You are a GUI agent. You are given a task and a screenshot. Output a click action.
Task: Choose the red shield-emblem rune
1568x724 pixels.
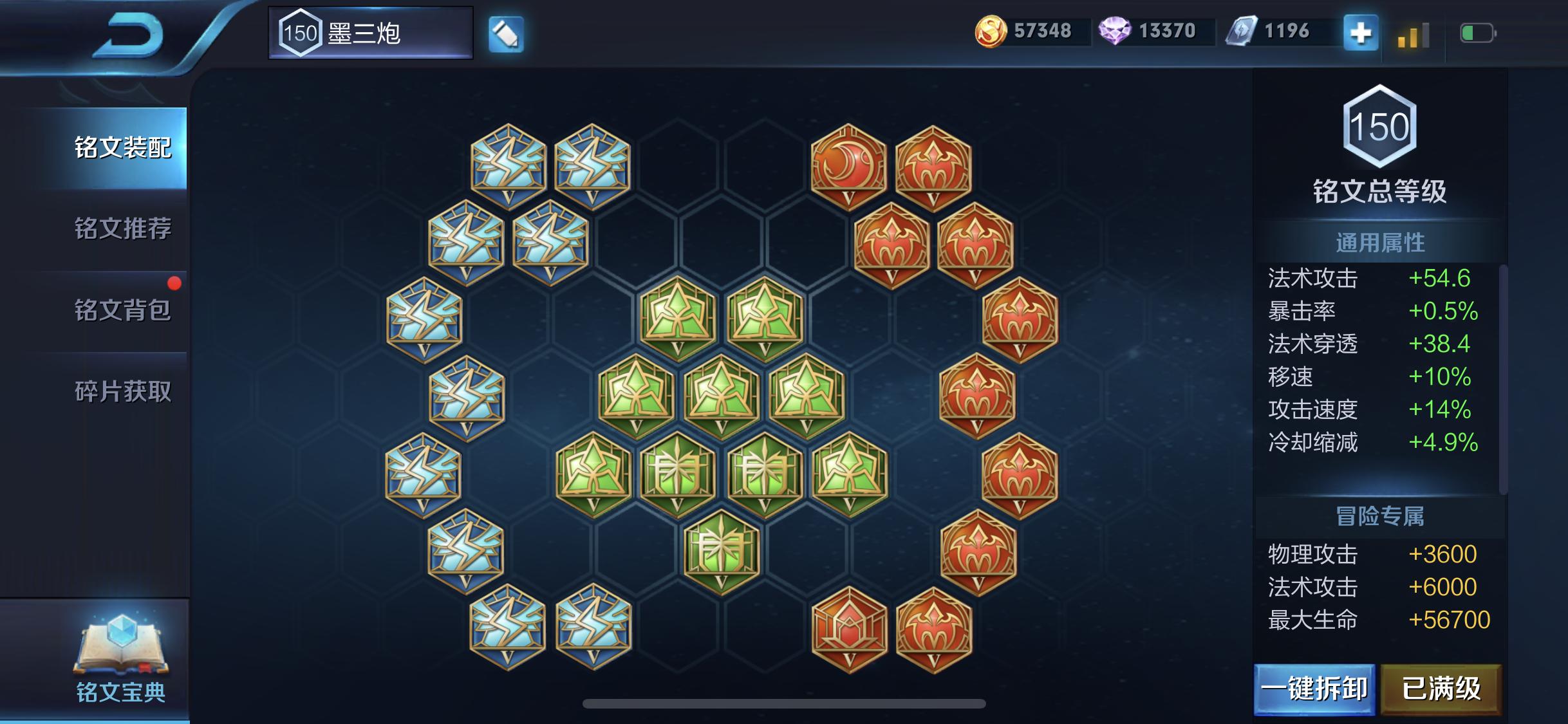849,629
